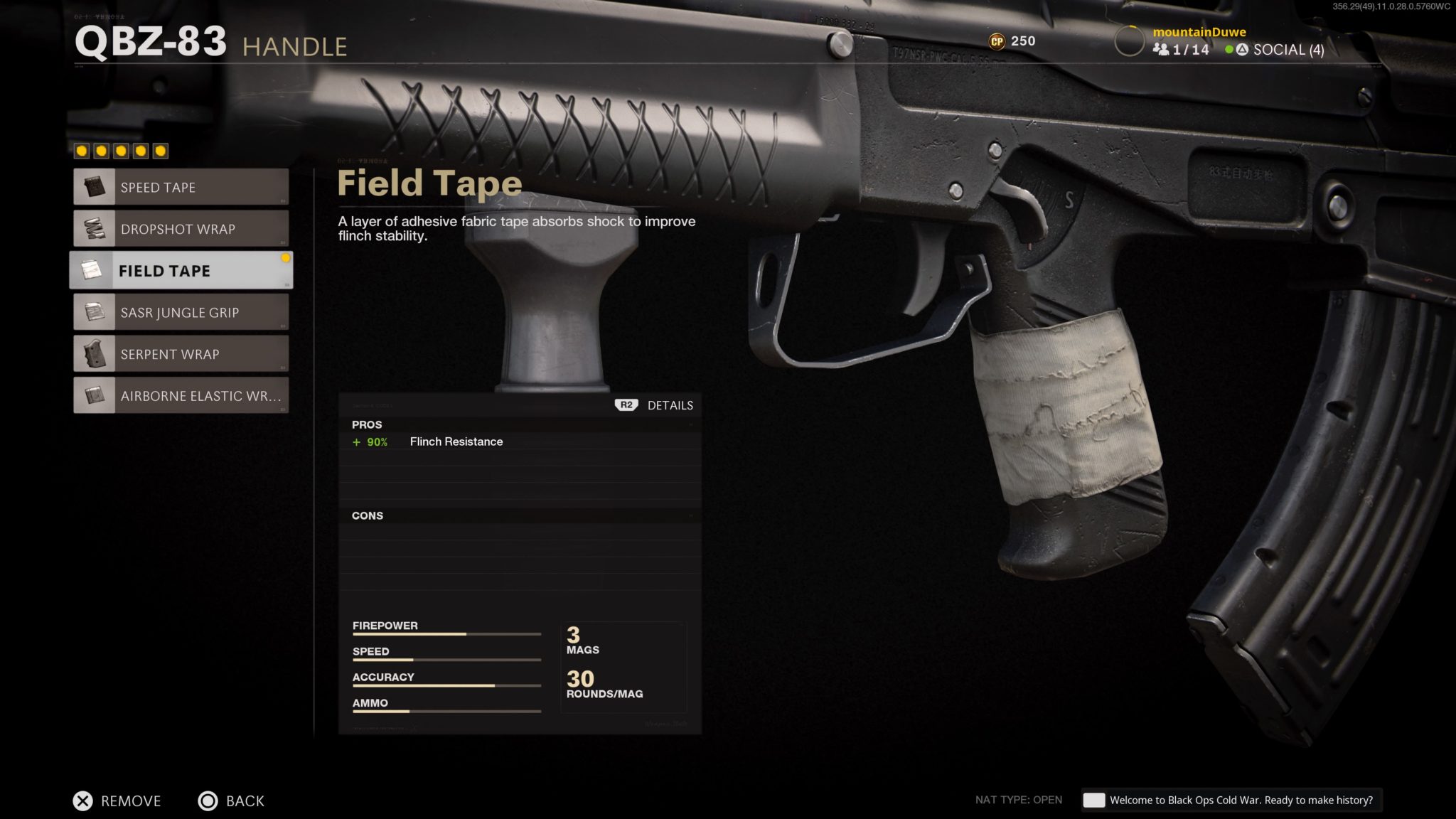Screen dimensions: 1456x819
Task: Click the SASR Jungle Grip icon
Action: click(x=93, y=312)
